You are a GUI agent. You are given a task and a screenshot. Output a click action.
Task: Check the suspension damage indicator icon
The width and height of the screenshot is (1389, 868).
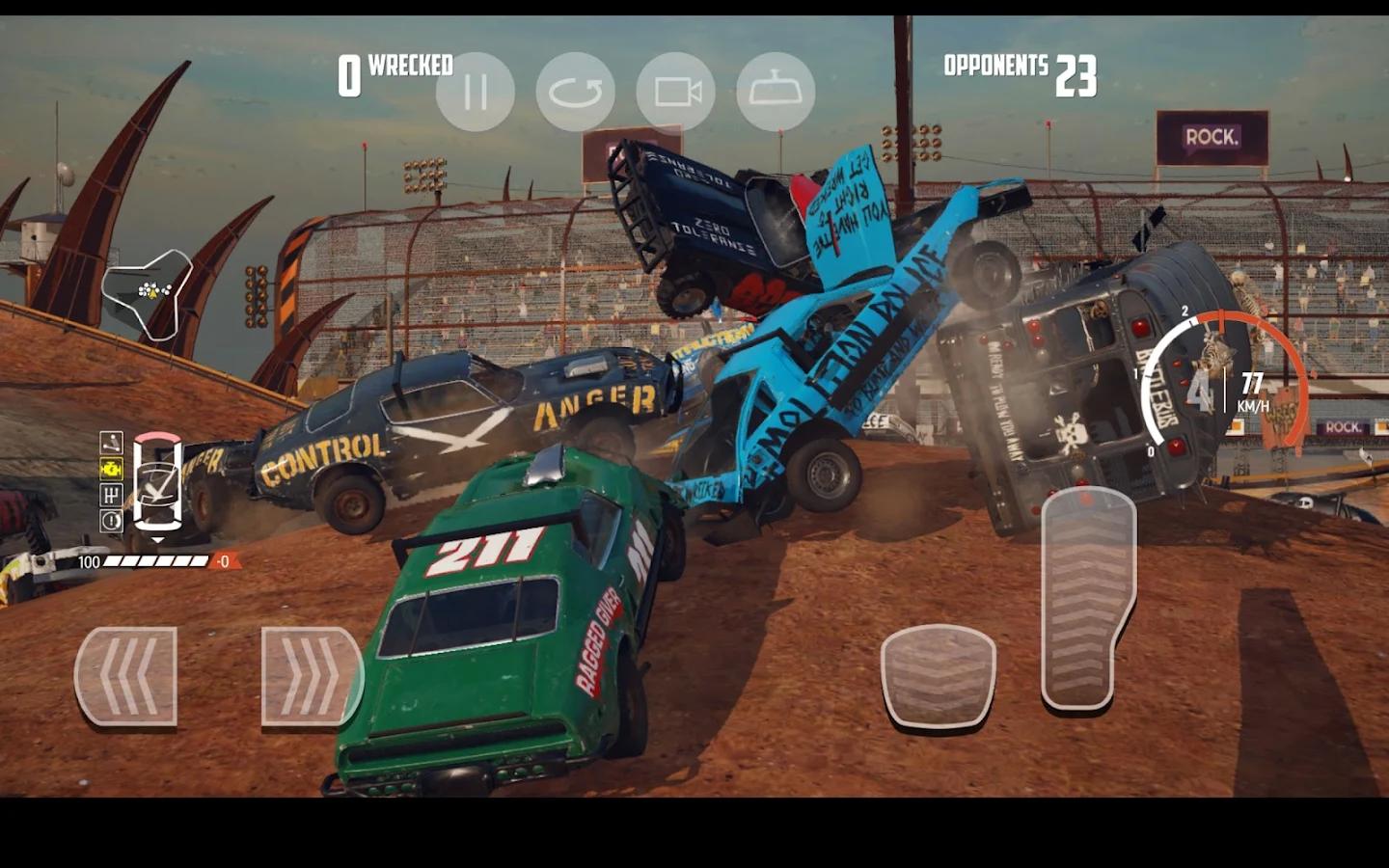point(111,444)
